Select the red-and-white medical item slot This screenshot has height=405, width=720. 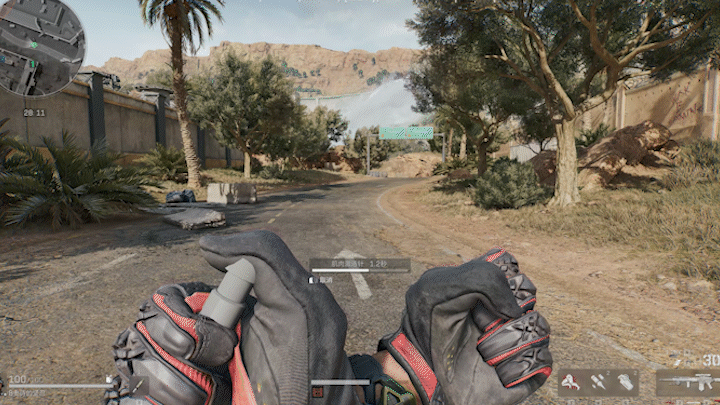tap(572, 381)
